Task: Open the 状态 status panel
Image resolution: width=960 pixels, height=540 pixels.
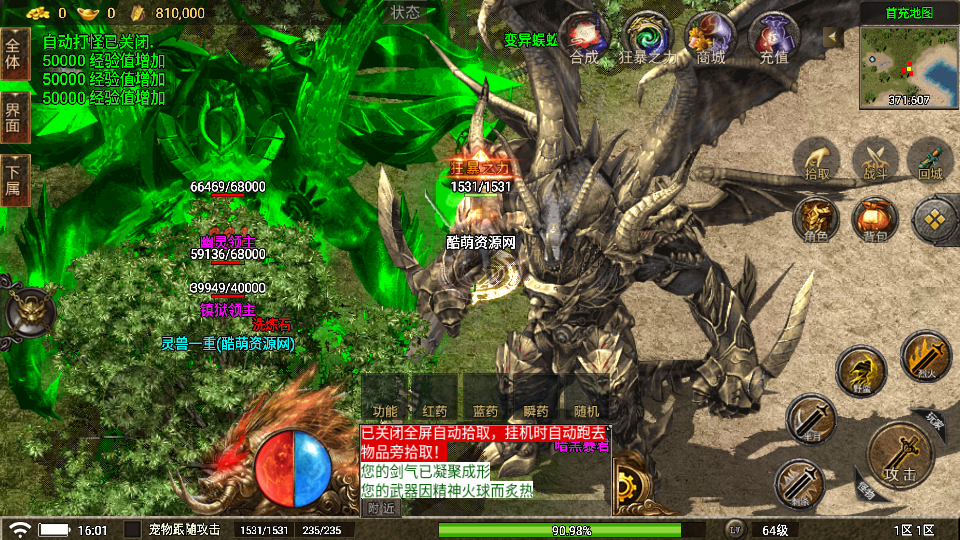Action: point(405,12)
